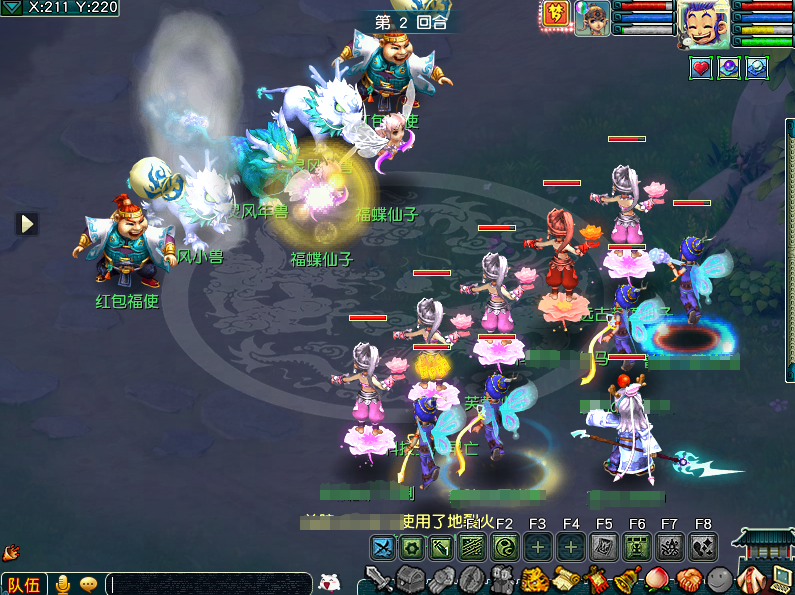
Task: Select the pet portrait with balloon
Action: (x=592, y=18)
